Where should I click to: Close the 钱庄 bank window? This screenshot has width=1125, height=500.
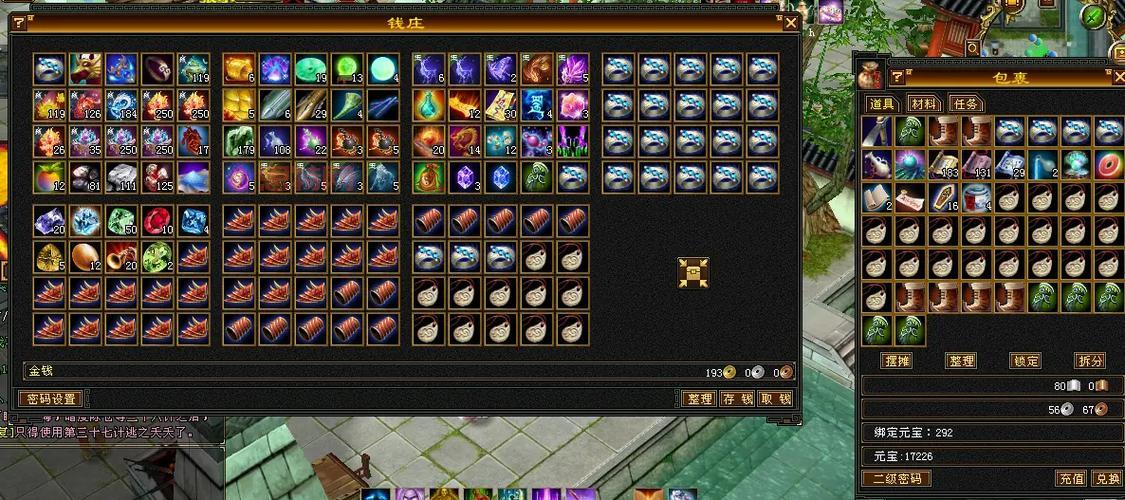coord(791,22)
